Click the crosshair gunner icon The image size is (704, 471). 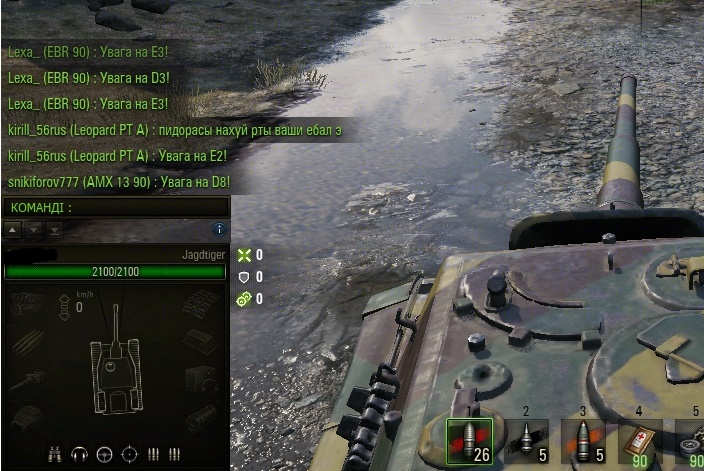128,455
